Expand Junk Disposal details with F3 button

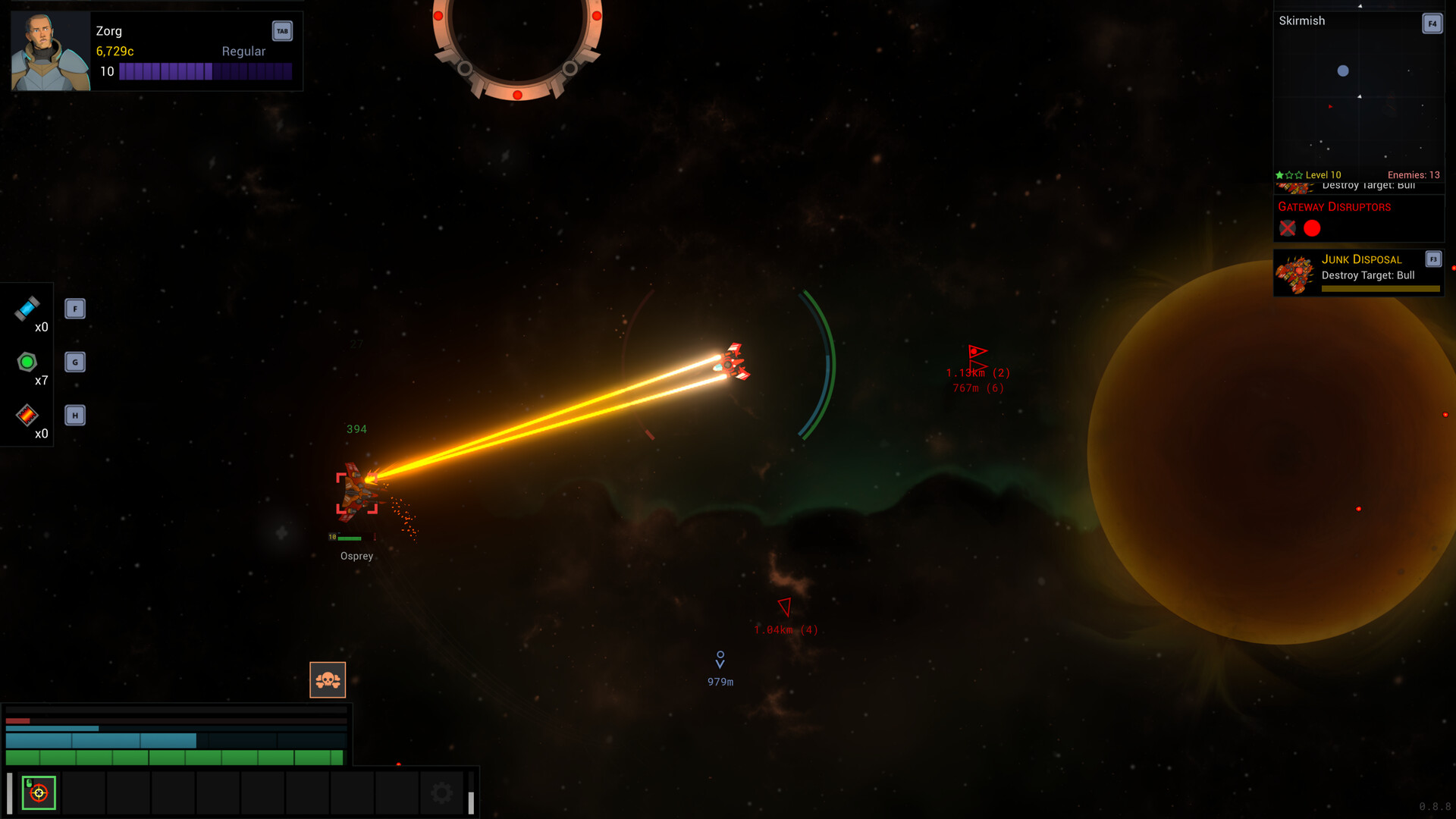click(x=1433, y=259)
